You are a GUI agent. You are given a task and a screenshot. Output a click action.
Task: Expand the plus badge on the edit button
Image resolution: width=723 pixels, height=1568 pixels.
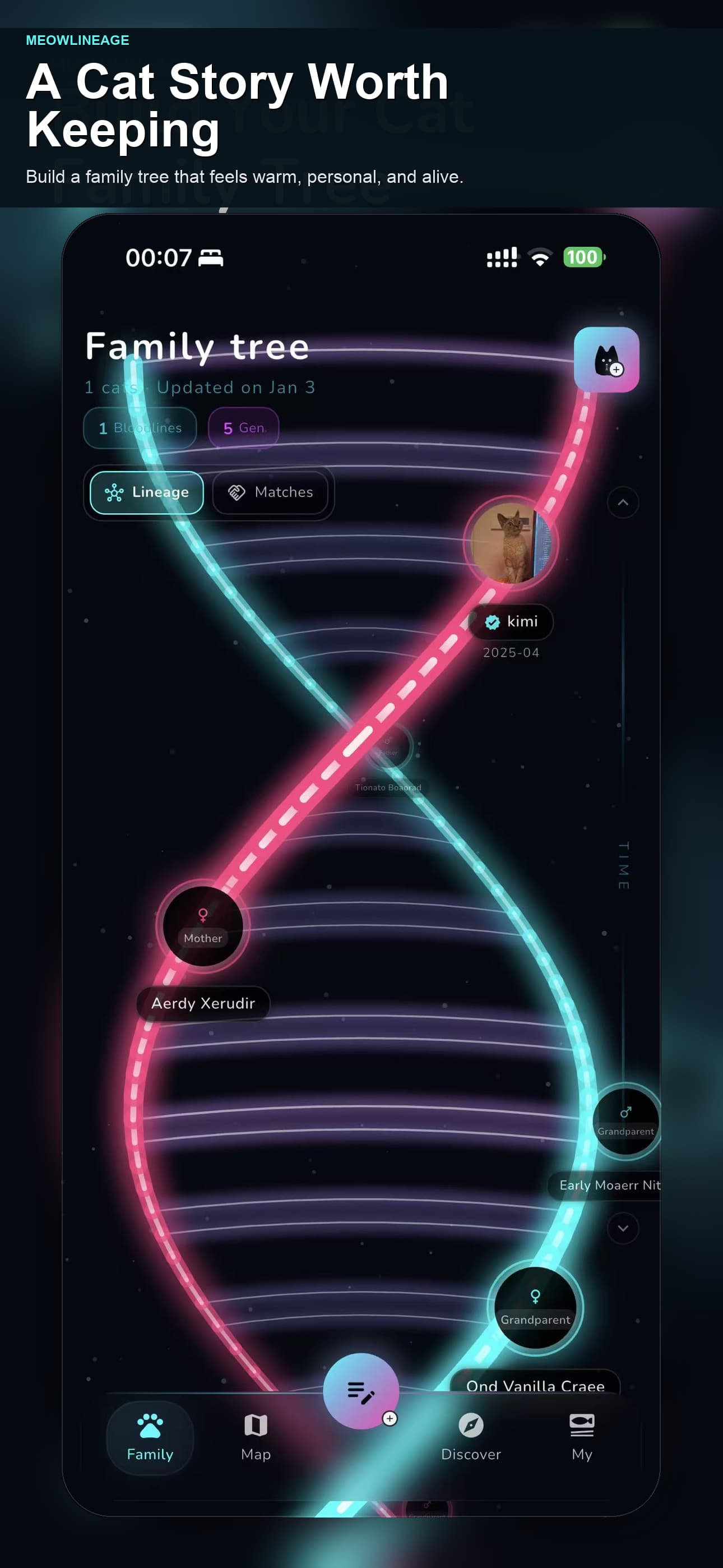[389, 1419]
